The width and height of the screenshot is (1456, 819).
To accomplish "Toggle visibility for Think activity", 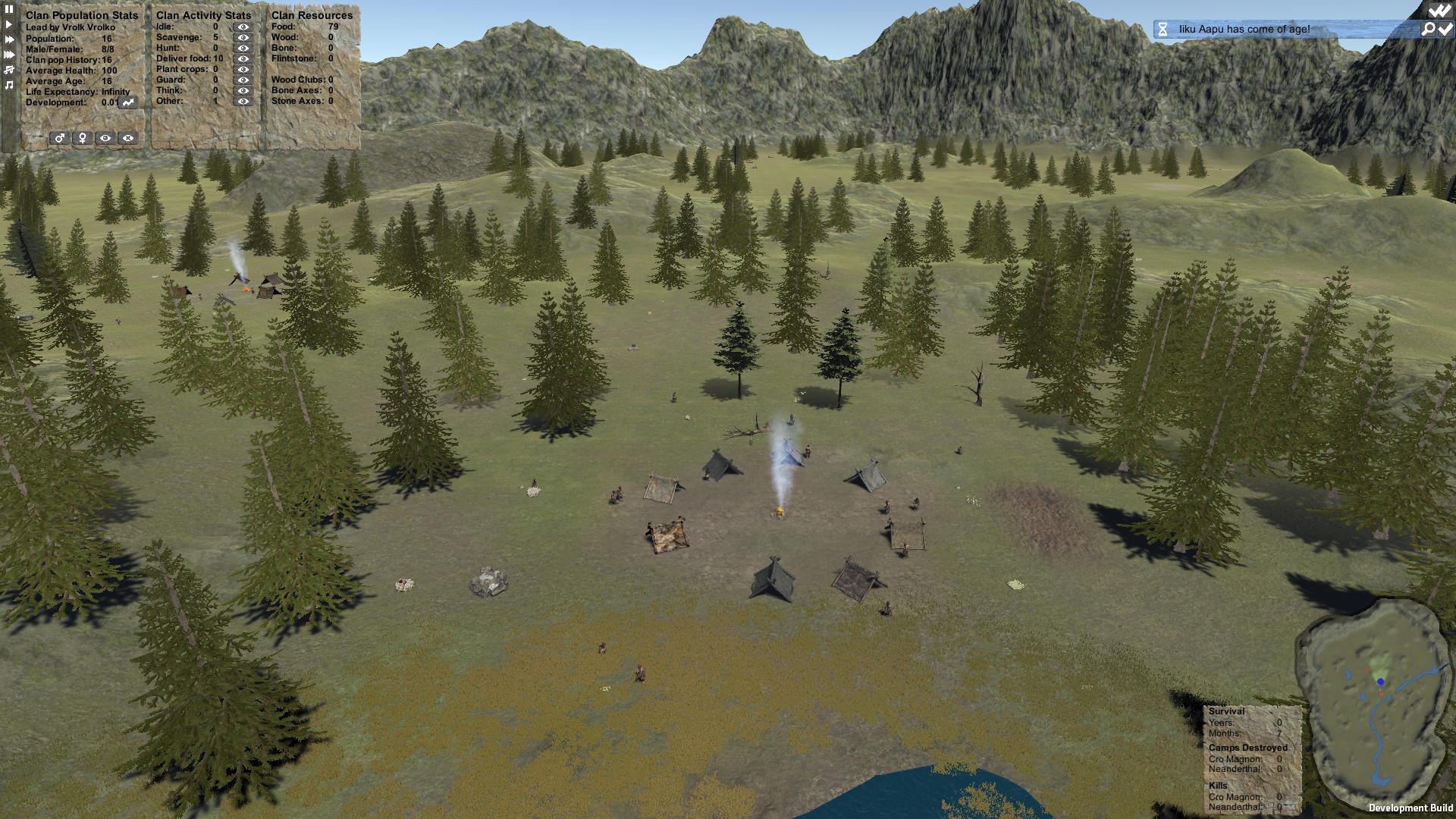I will click(x=243, y=90).
